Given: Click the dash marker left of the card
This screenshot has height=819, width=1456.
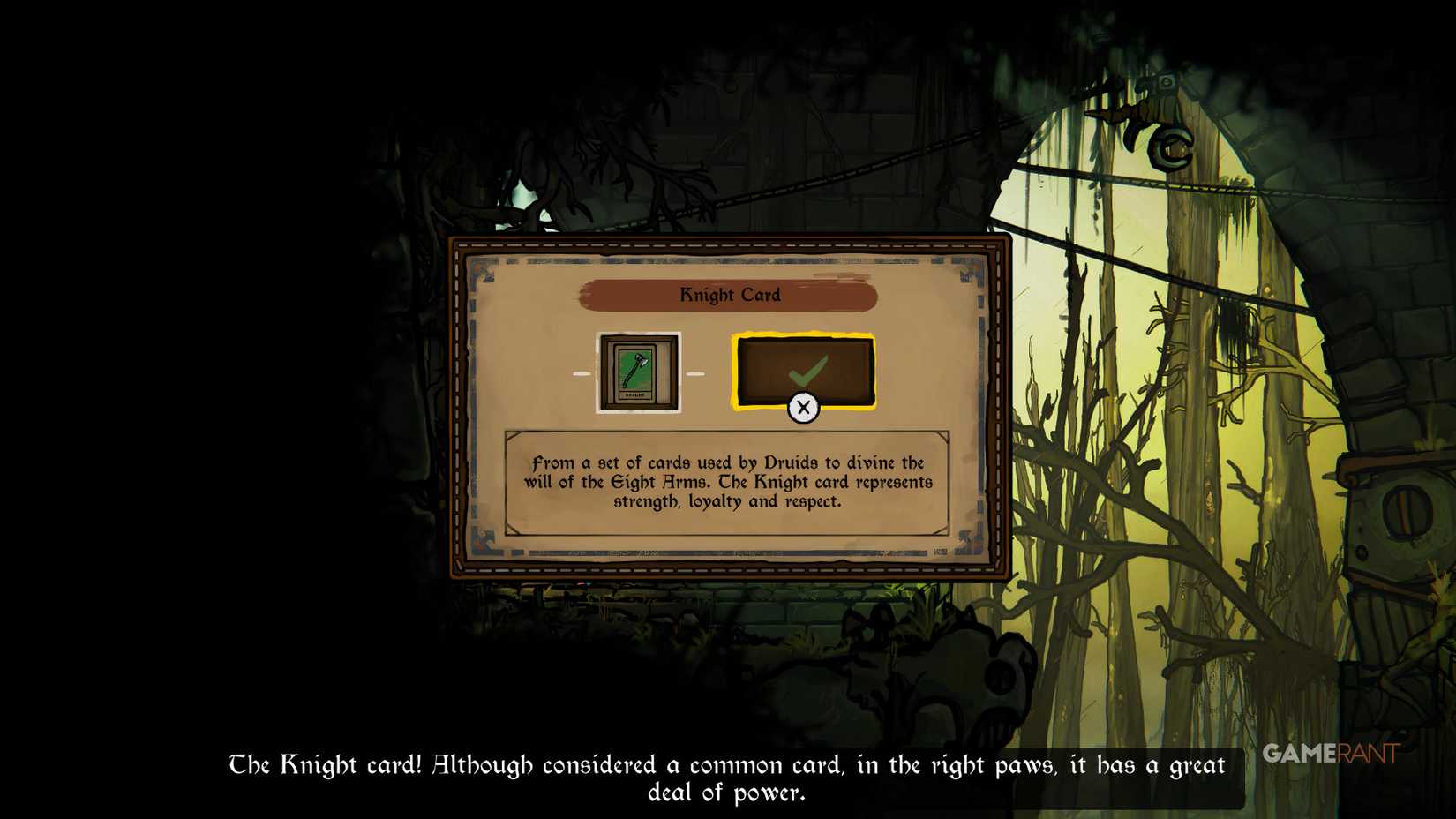Looking at the screenshot, I should (583, 372).
